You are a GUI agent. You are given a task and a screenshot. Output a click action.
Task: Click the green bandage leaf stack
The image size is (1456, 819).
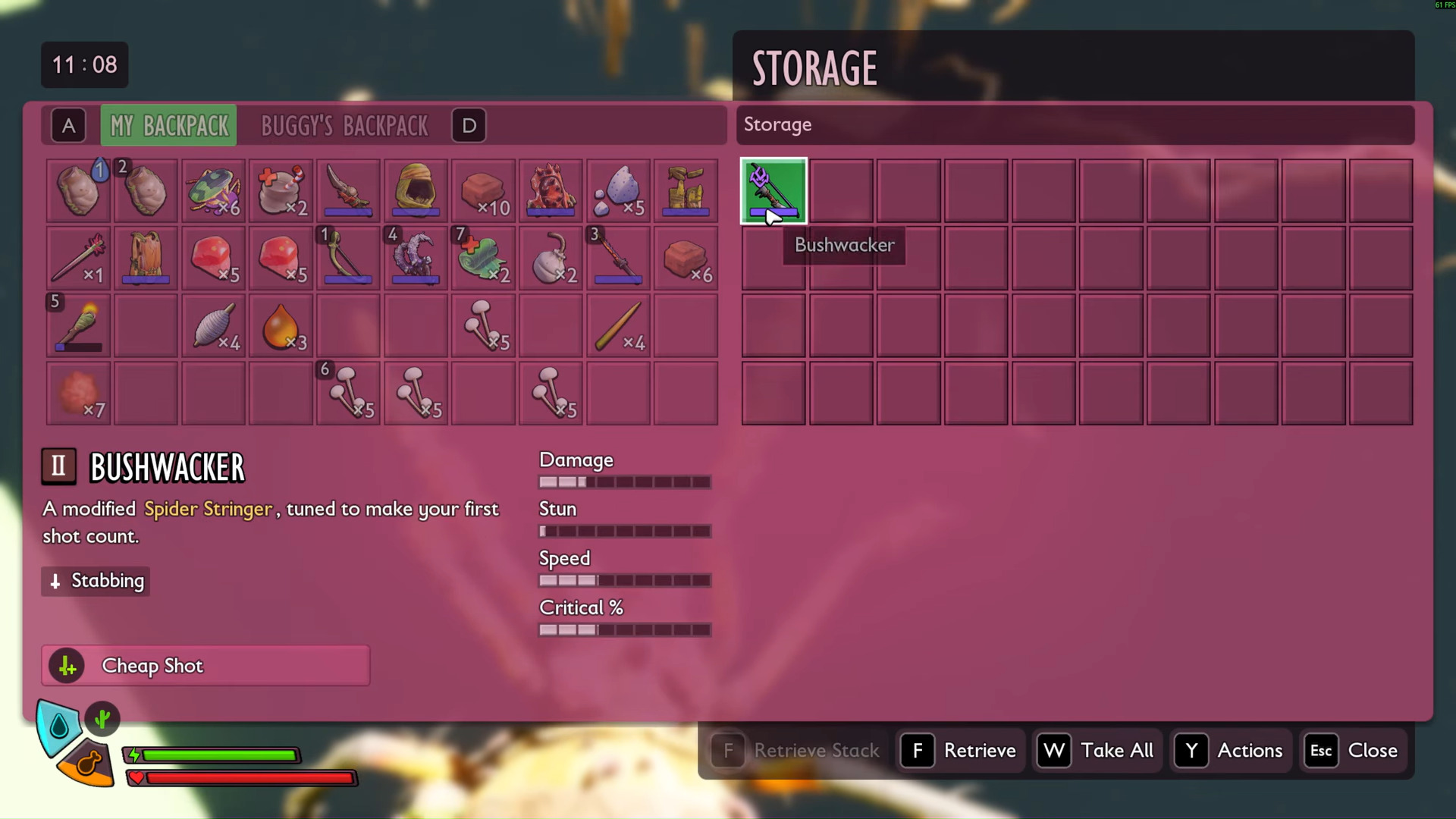coord(483,259)
